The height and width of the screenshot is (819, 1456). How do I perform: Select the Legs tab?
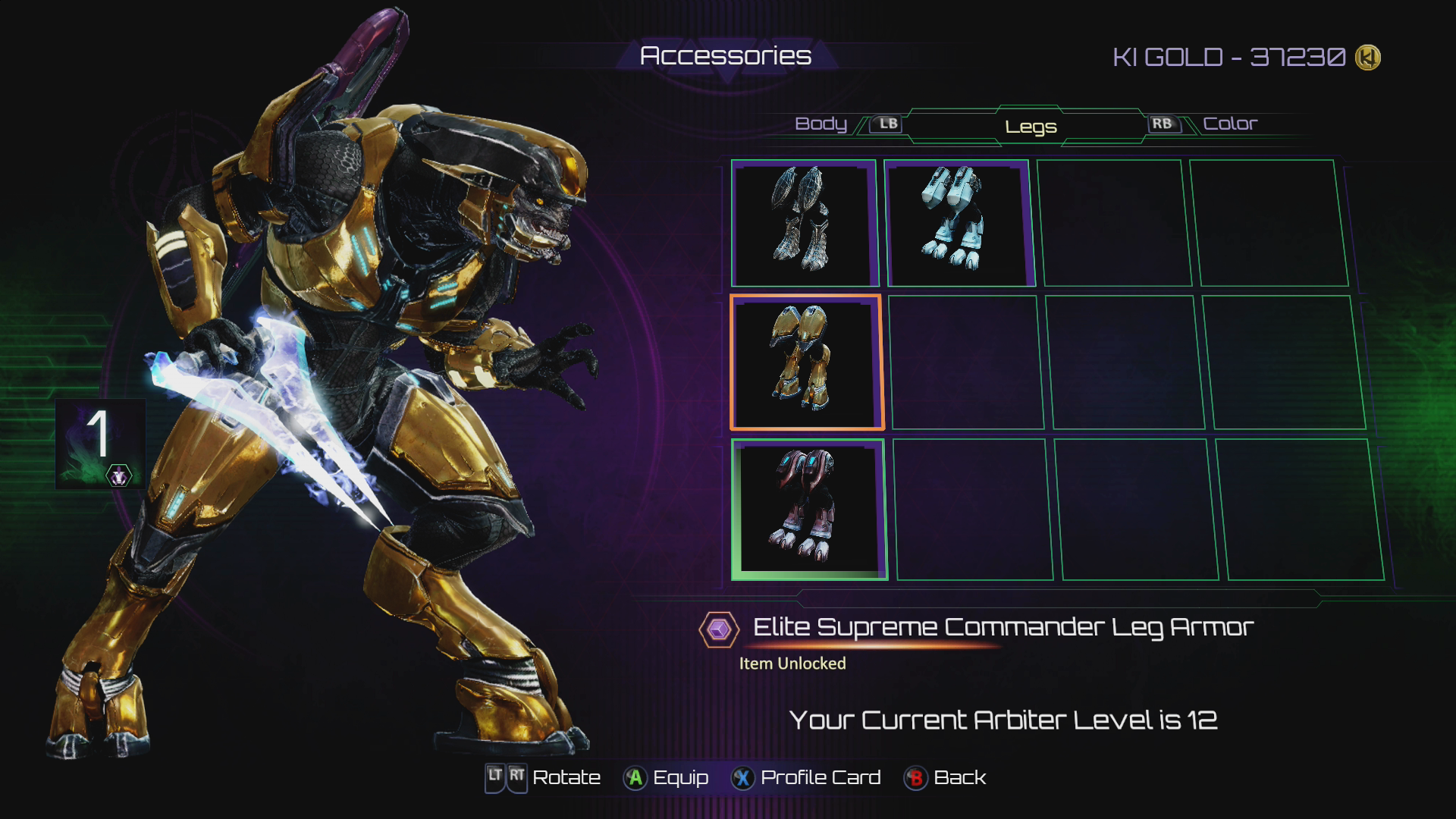tap(1031, 127)
